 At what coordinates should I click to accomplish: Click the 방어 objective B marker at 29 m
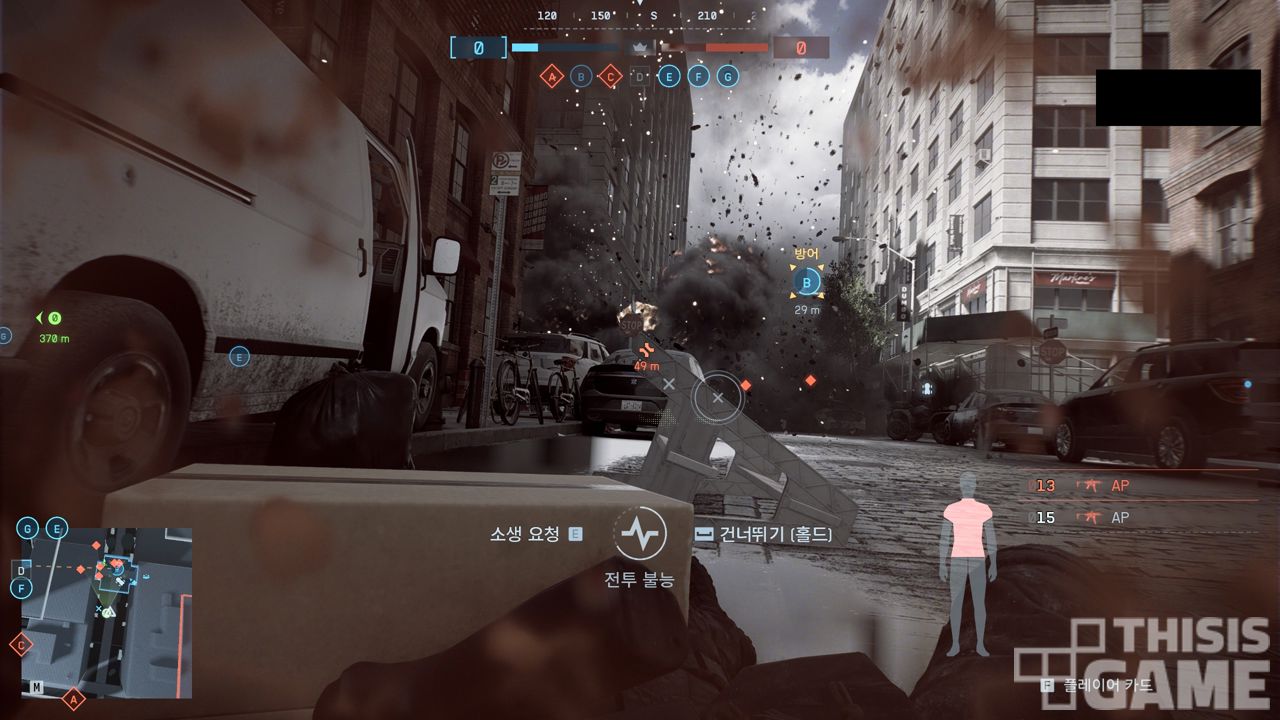pos(806,283)
